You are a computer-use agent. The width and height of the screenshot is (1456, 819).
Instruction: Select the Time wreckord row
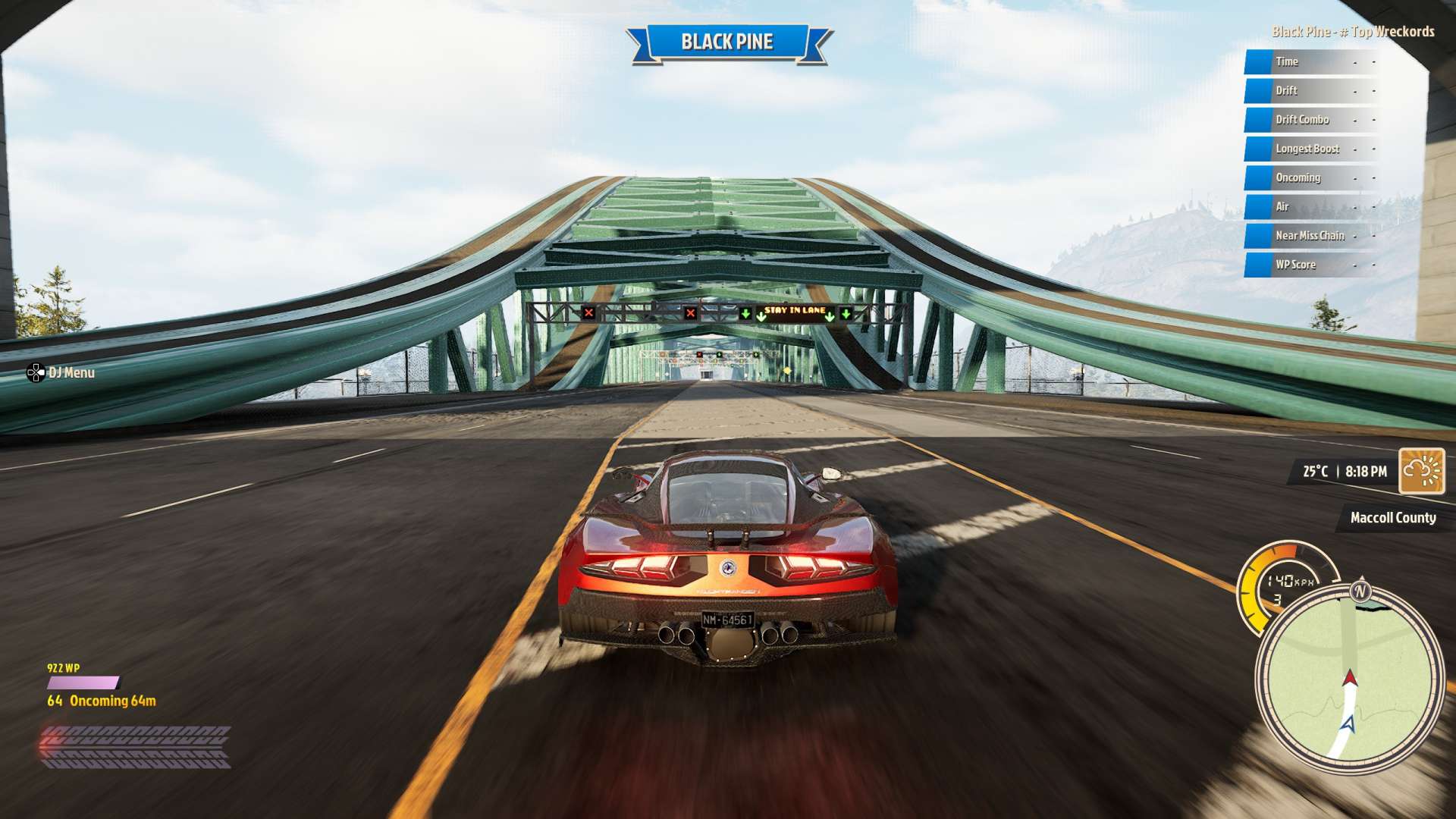click(x=1312, y=62)
